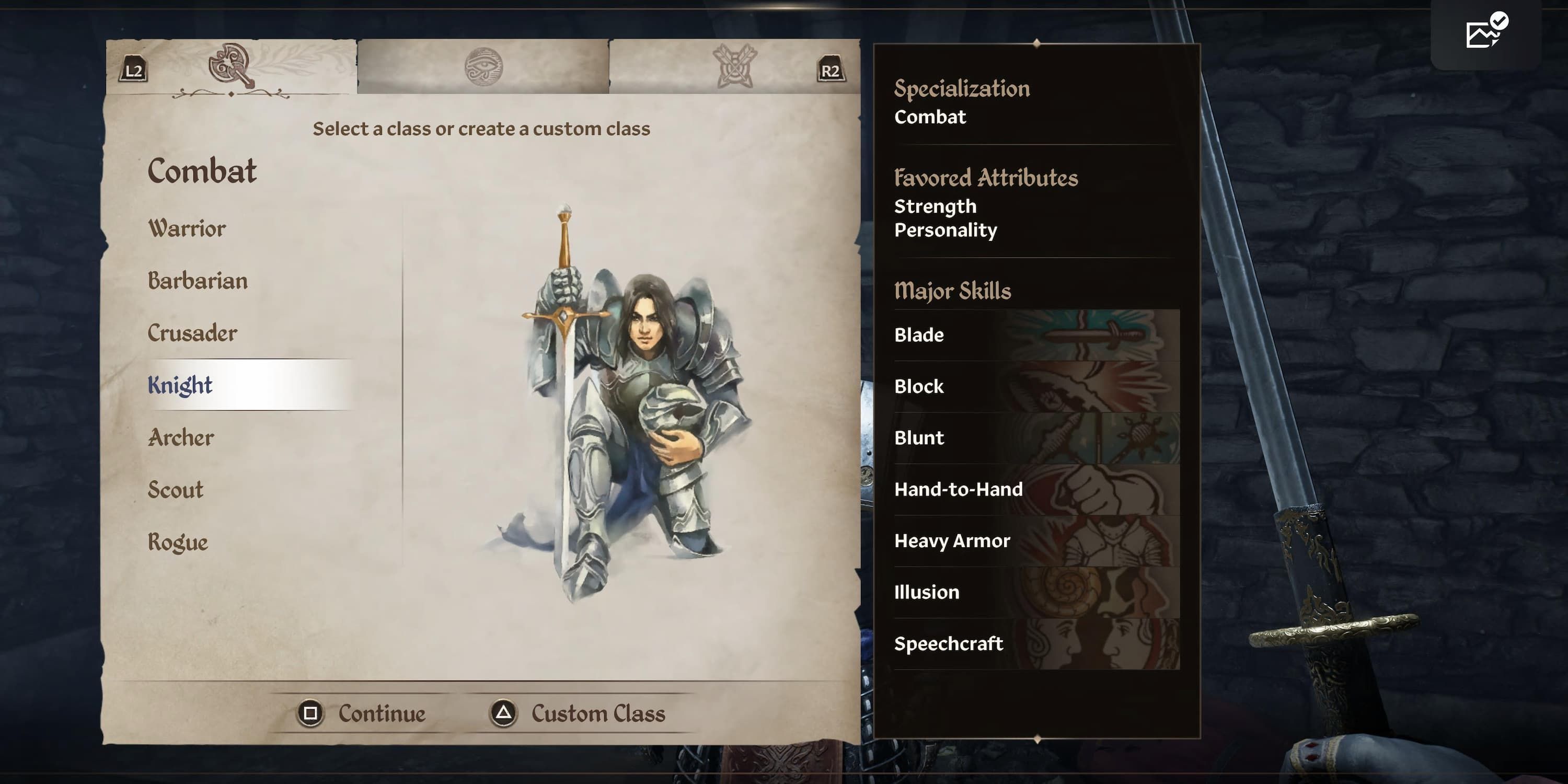Open the eye-symbol Magic class tab
Image resolution: width=1568 pixels, height=784 pixels.
tap(483, 66)
